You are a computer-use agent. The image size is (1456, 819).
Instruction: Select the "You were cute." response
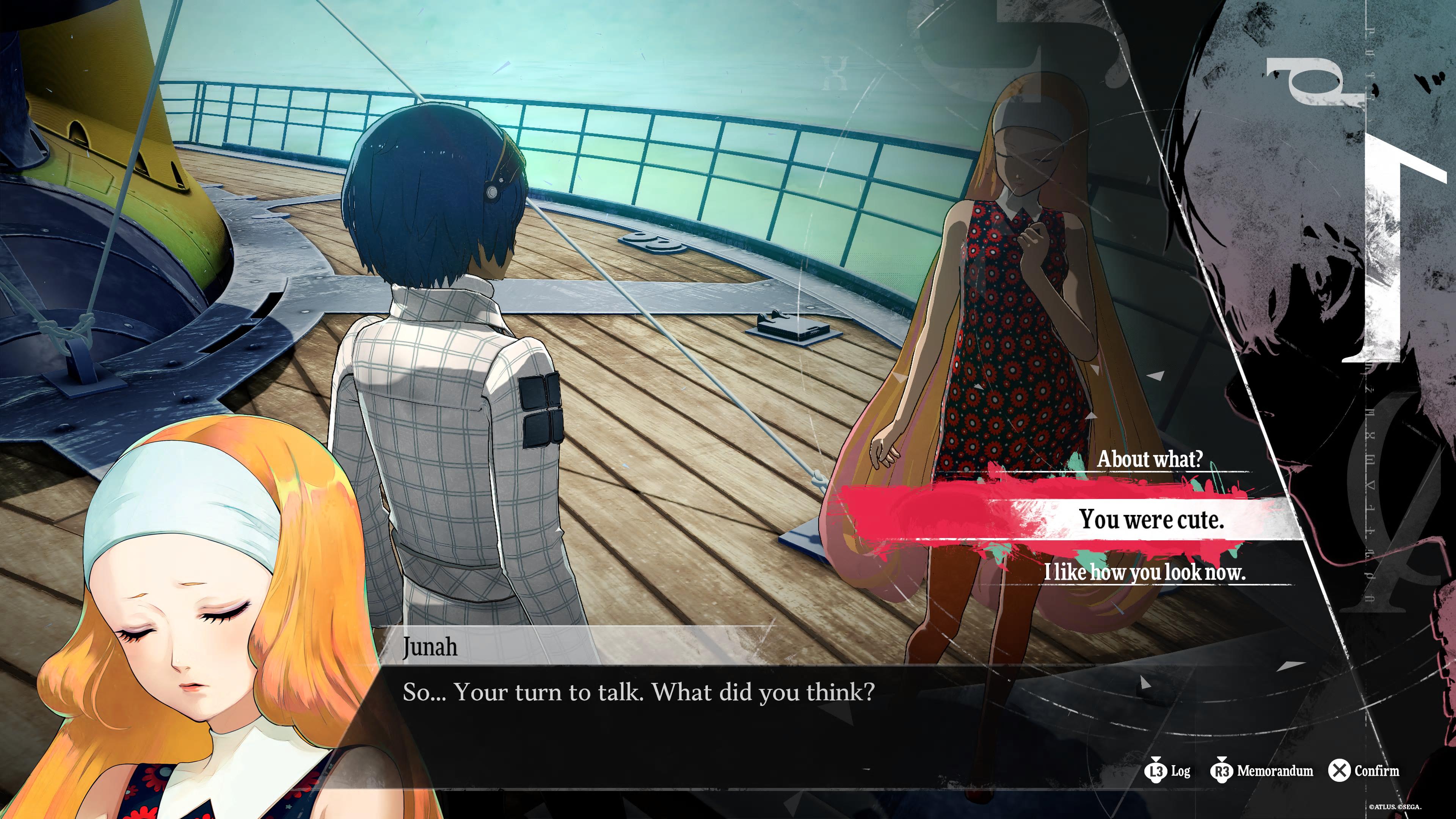[1151, 519]
